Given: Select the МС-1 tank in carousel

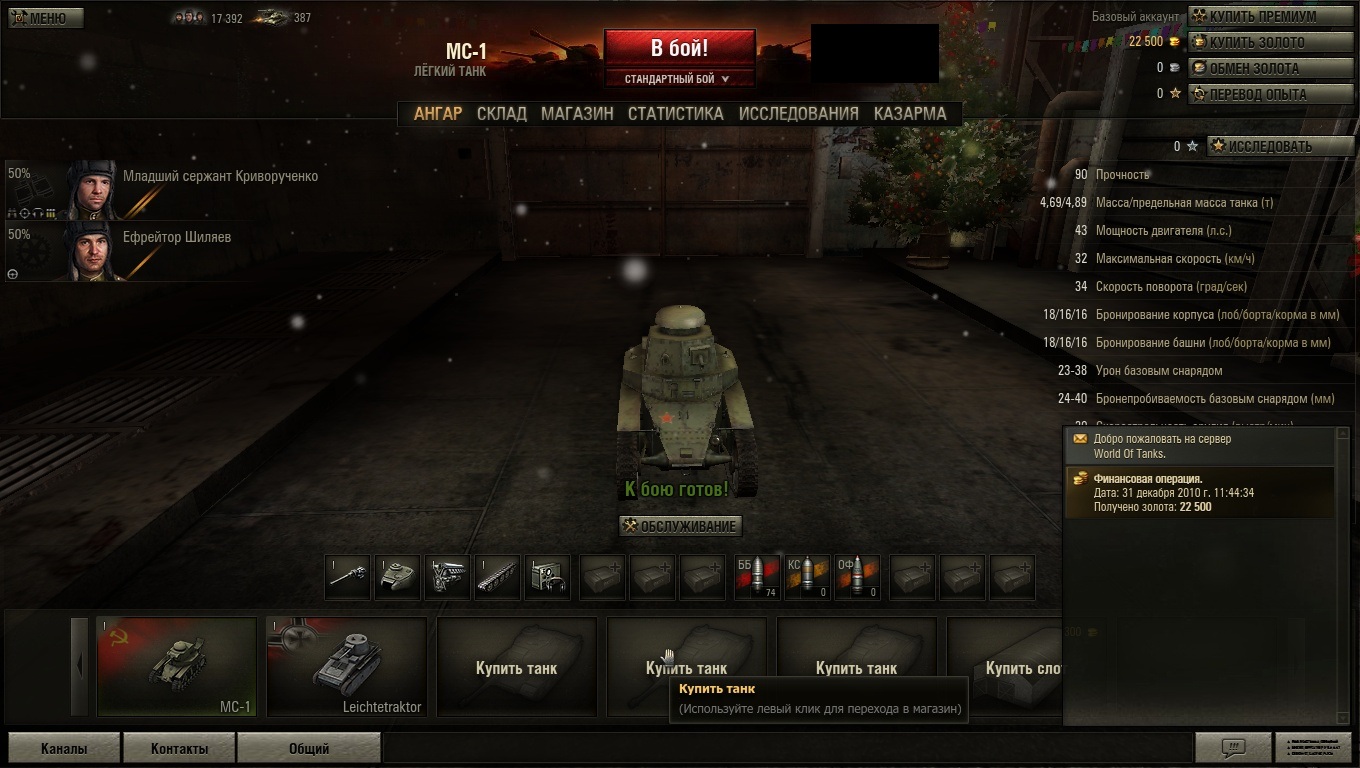Looking at the screenshot, I should point(177,666).
